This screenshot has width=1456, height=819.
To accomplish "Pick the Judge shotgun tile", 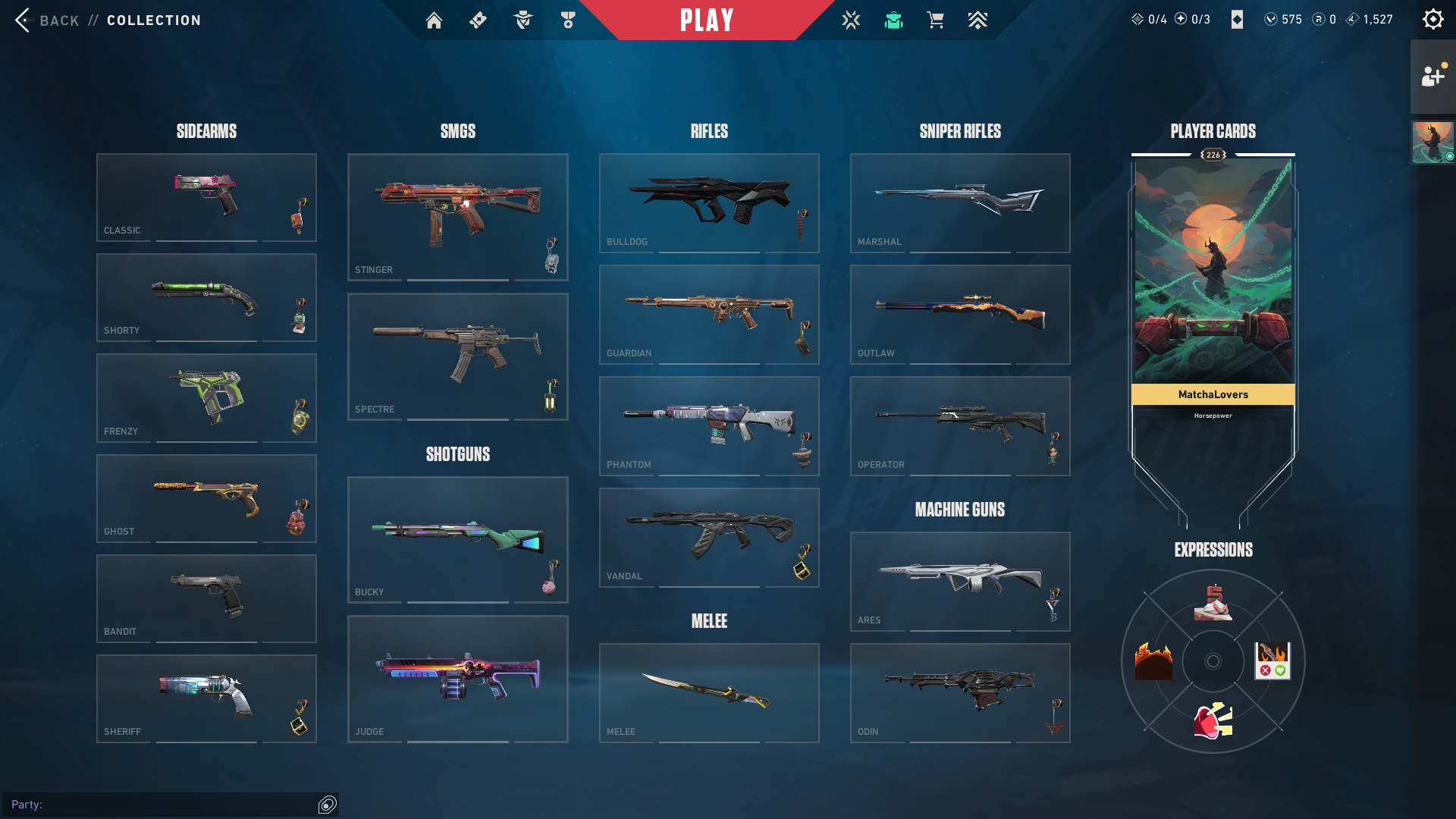I will coord(457,679).
